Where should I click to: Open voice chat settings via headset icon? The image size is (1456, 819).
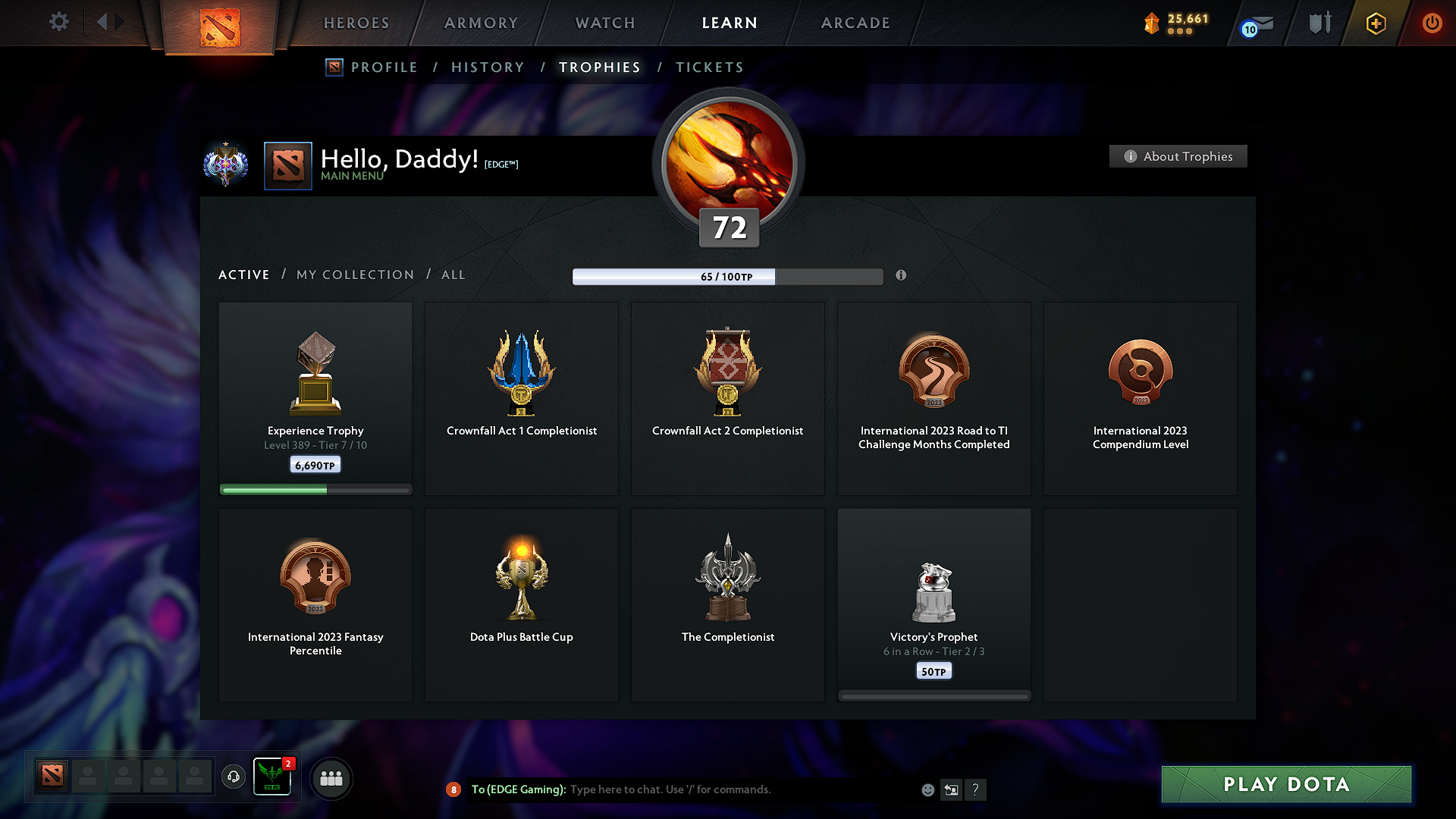[233, 777]
